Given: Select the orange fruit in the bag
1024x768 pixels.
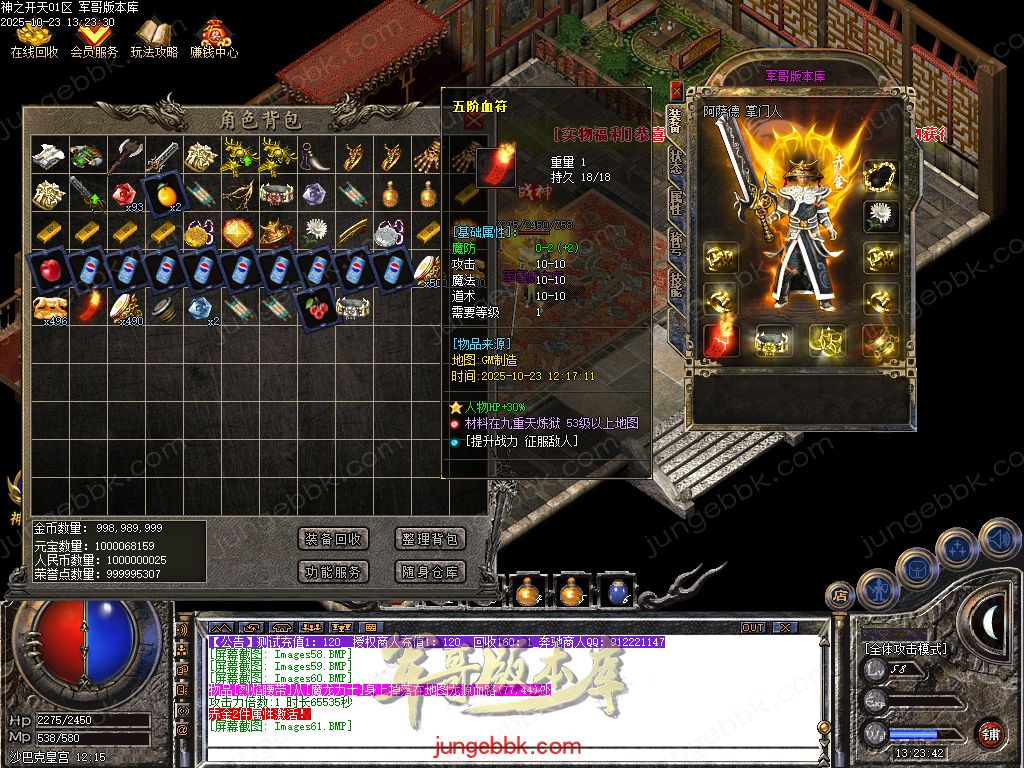Looking at the screenshot, I should 162,192.
